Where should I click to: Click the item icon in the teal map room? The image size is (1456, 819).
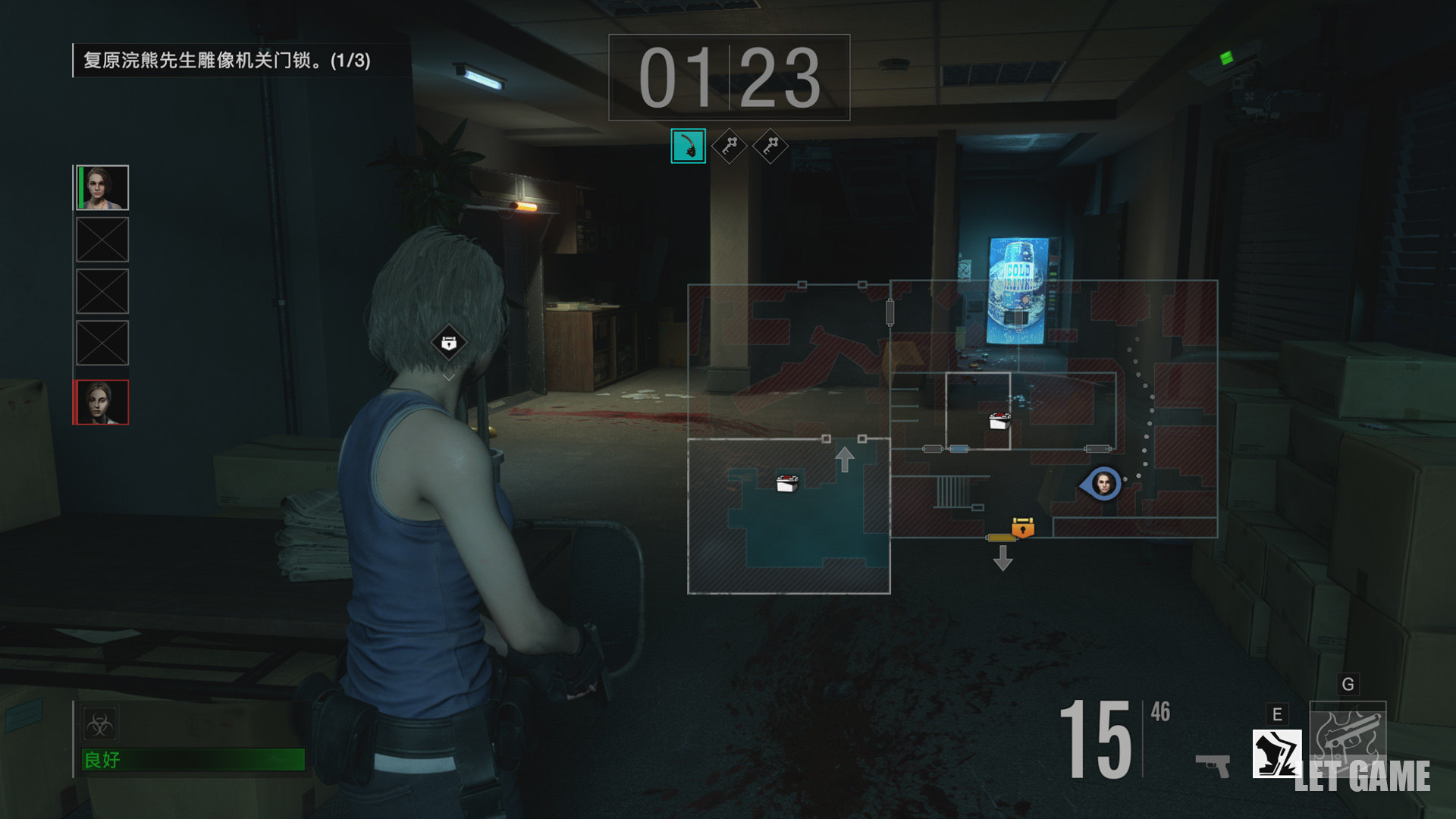tap(787, 482)
